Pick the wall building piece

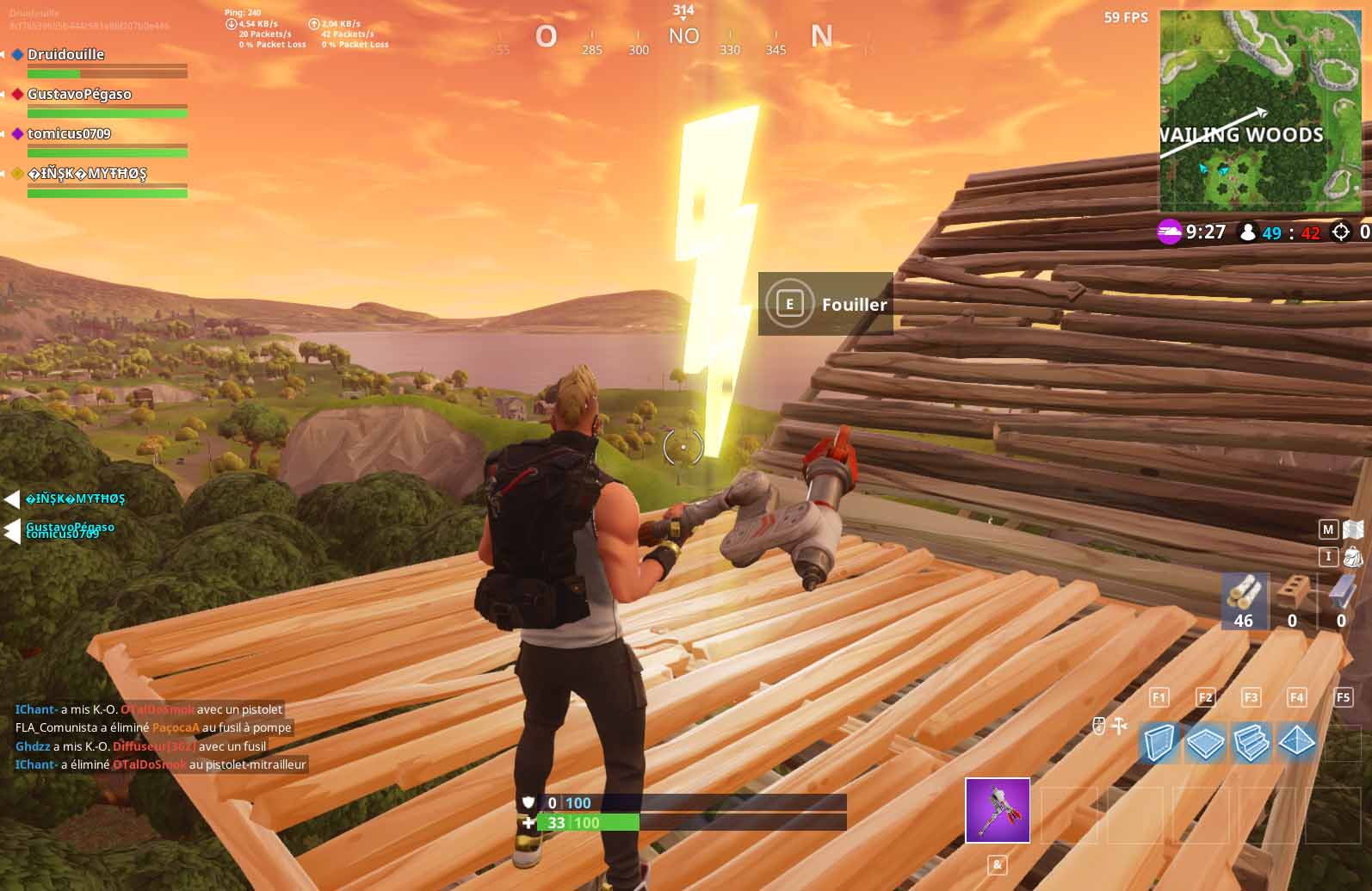[1159, 742]
